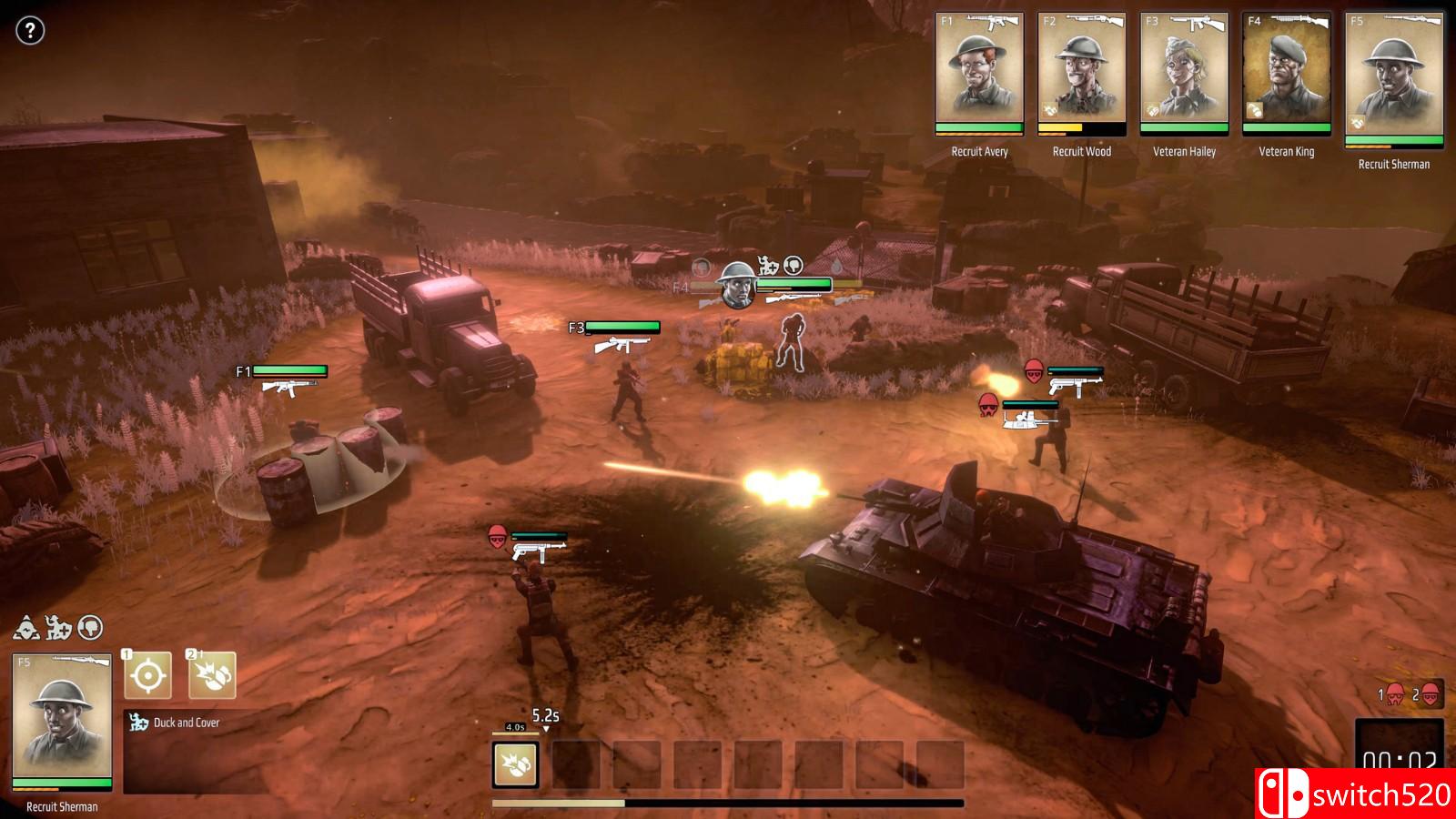Click the enemy counter icons above the timer
The image size is (1456, 819).
[1410, 696]
